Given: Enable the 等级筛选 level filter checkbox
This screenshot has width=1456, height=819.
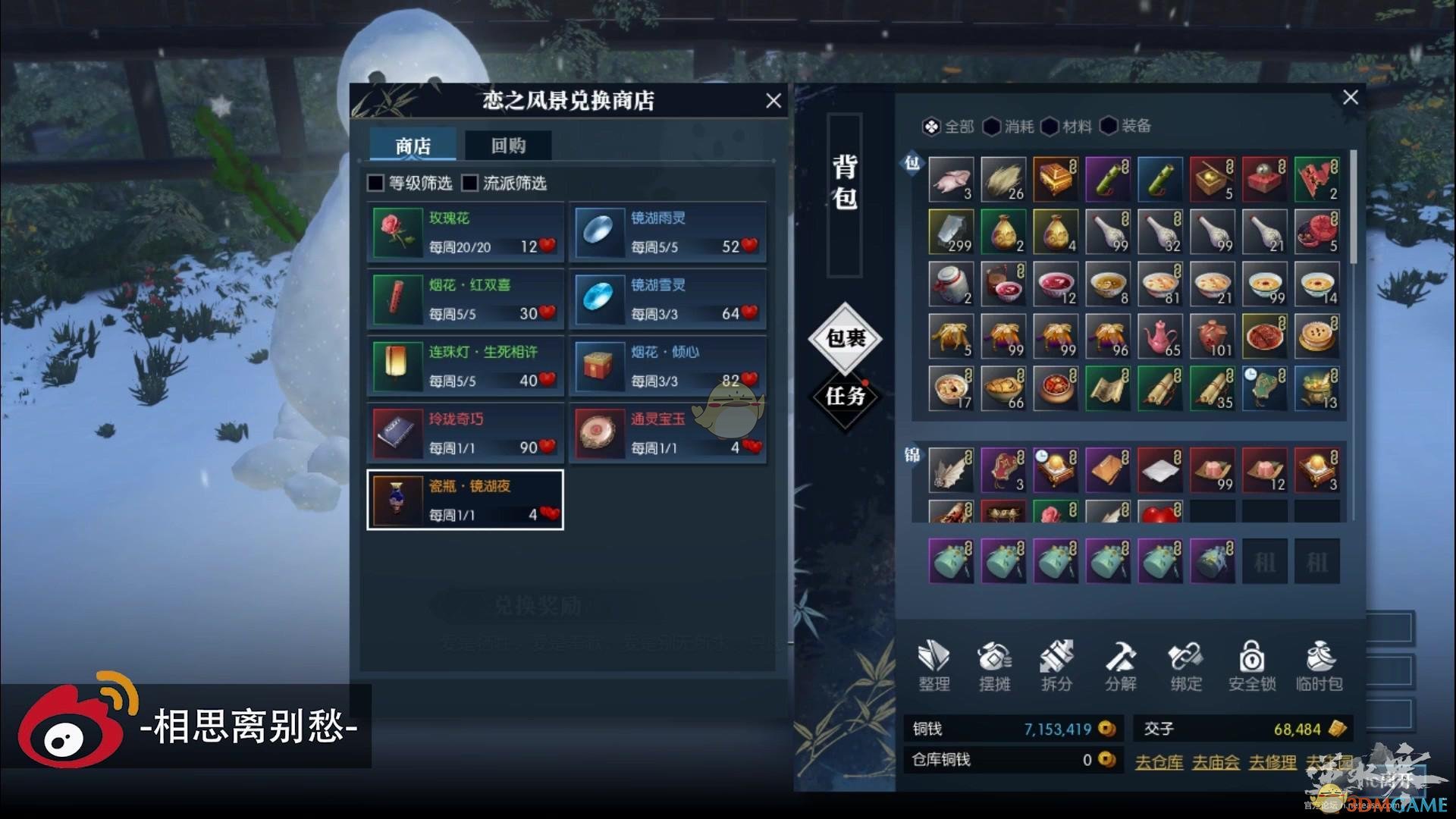Looking at the screenshot, I should tap(375, 183).
